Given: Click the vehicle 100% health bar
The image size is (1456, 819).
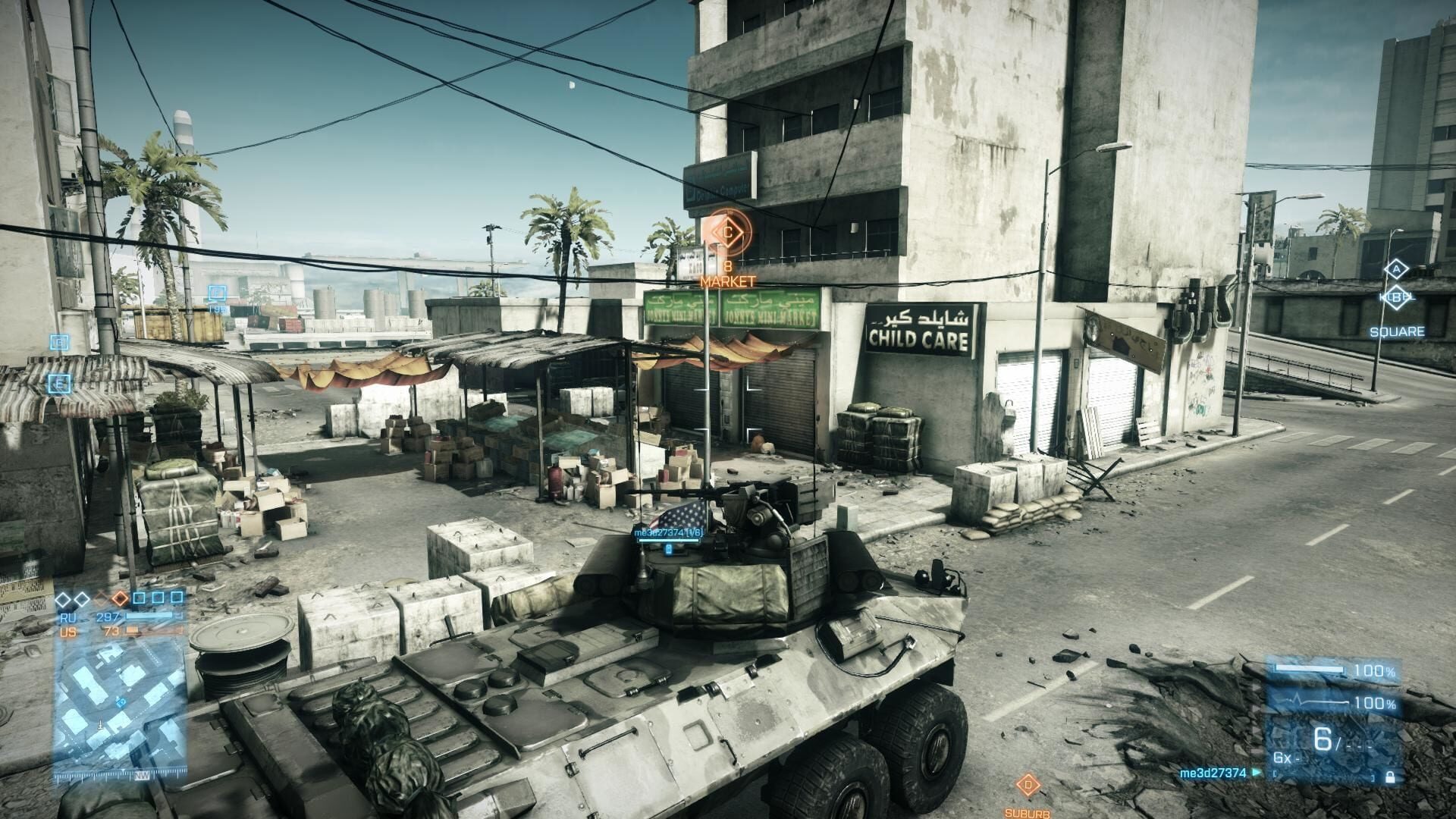Looking at the screenshot, I should click(1312, 667).
